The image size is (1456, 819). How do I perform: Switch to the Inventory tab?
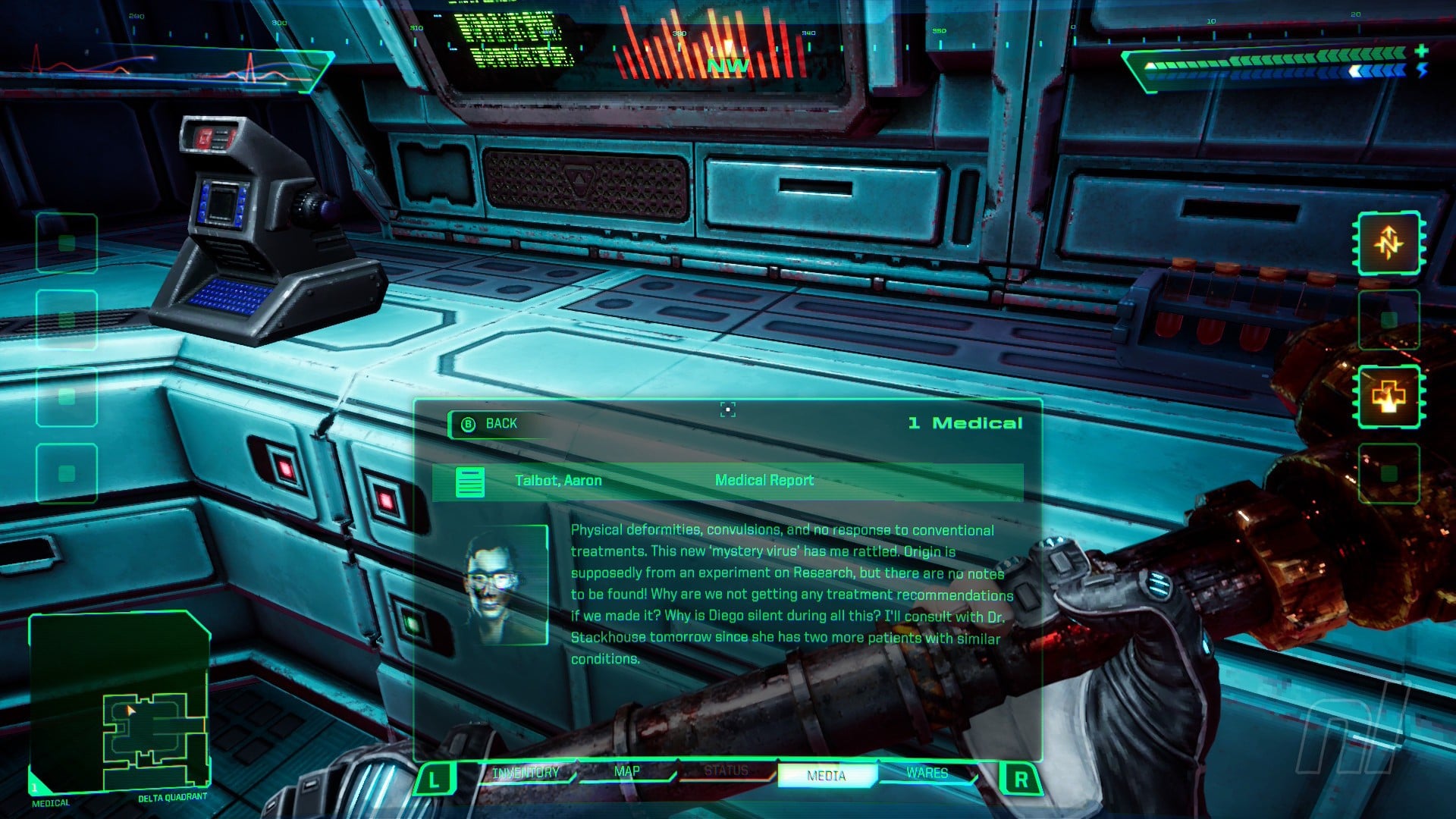[x=526, y=773]
